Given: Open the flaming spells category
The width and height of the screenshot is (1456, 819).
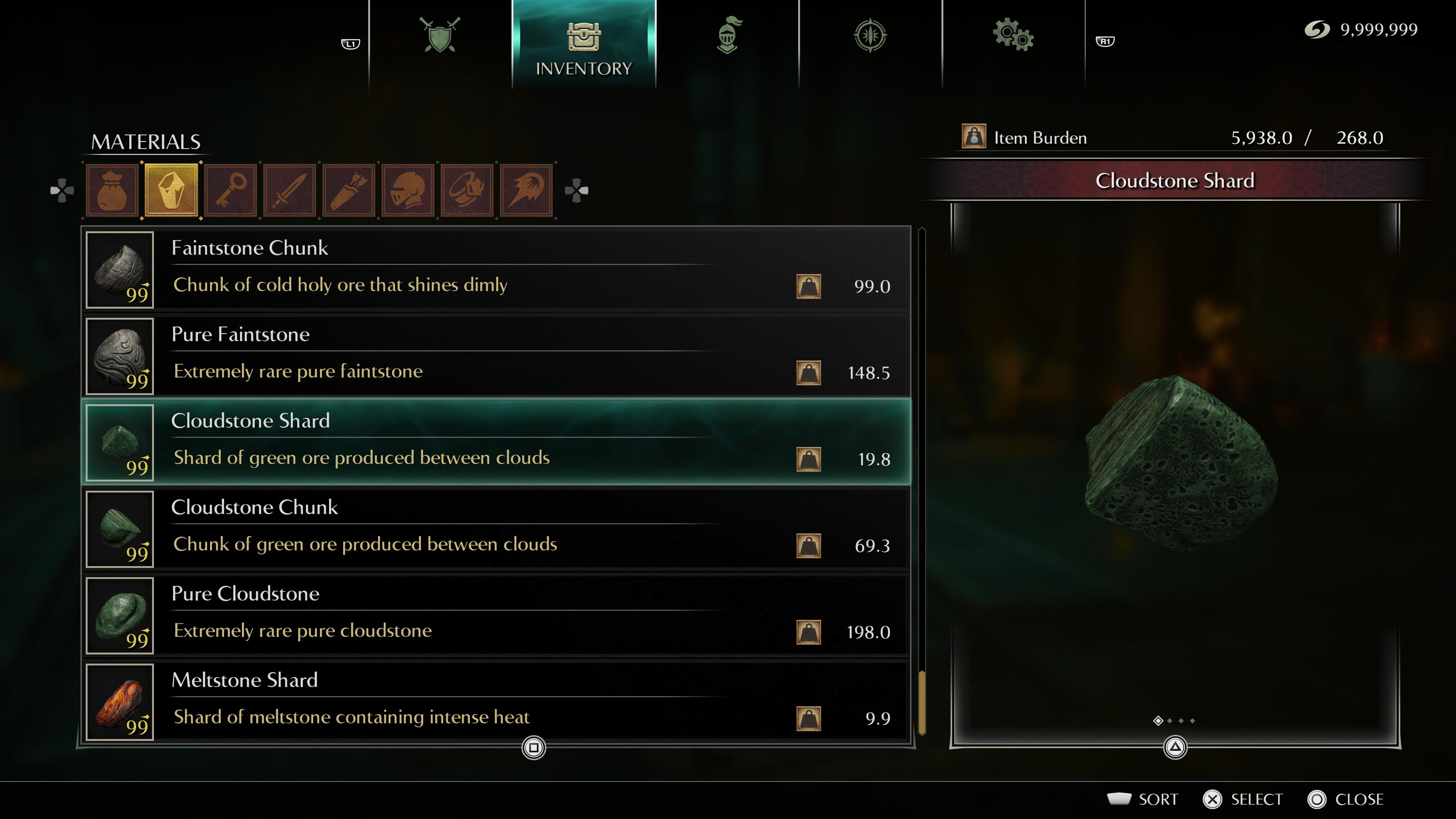Looking at the screenshot, I should [x=526, y=190].
